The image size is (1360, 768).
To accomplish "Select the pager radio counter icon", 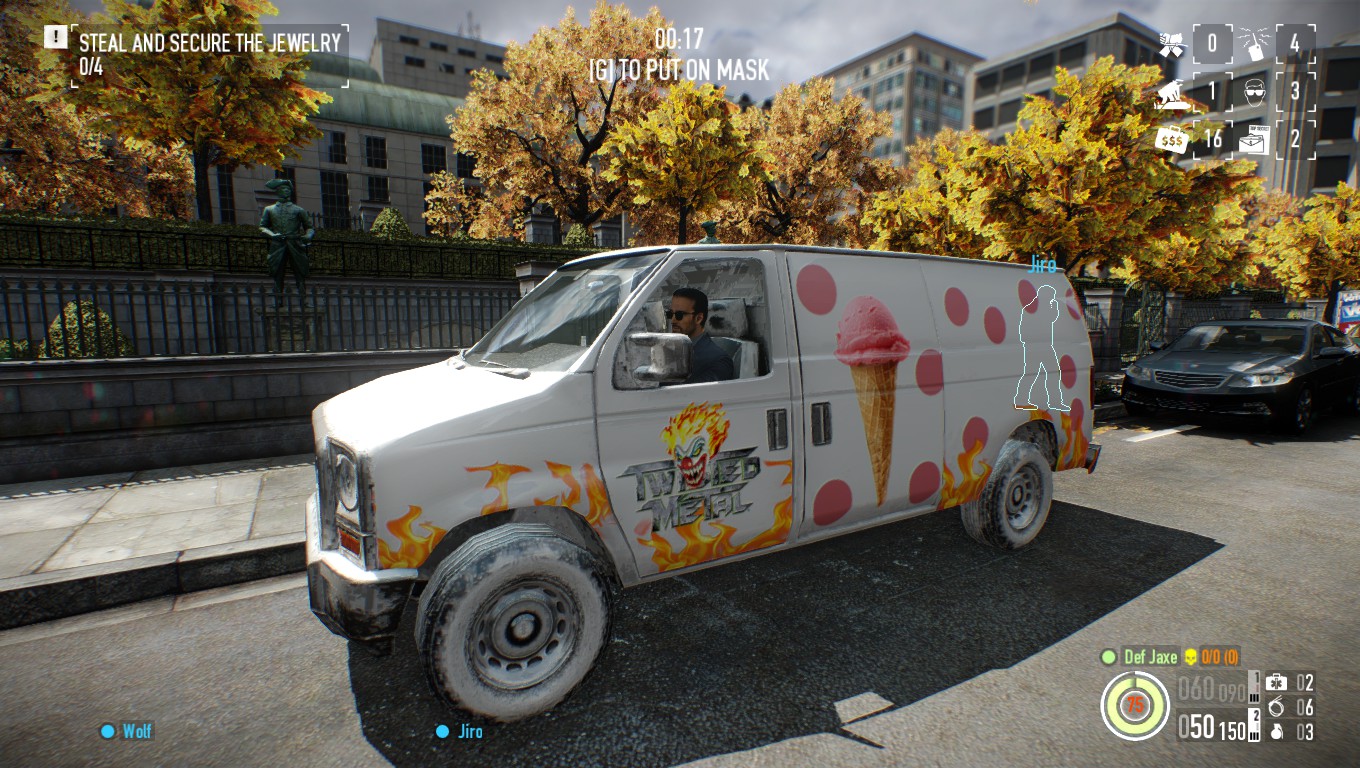I will point(1256,44).
